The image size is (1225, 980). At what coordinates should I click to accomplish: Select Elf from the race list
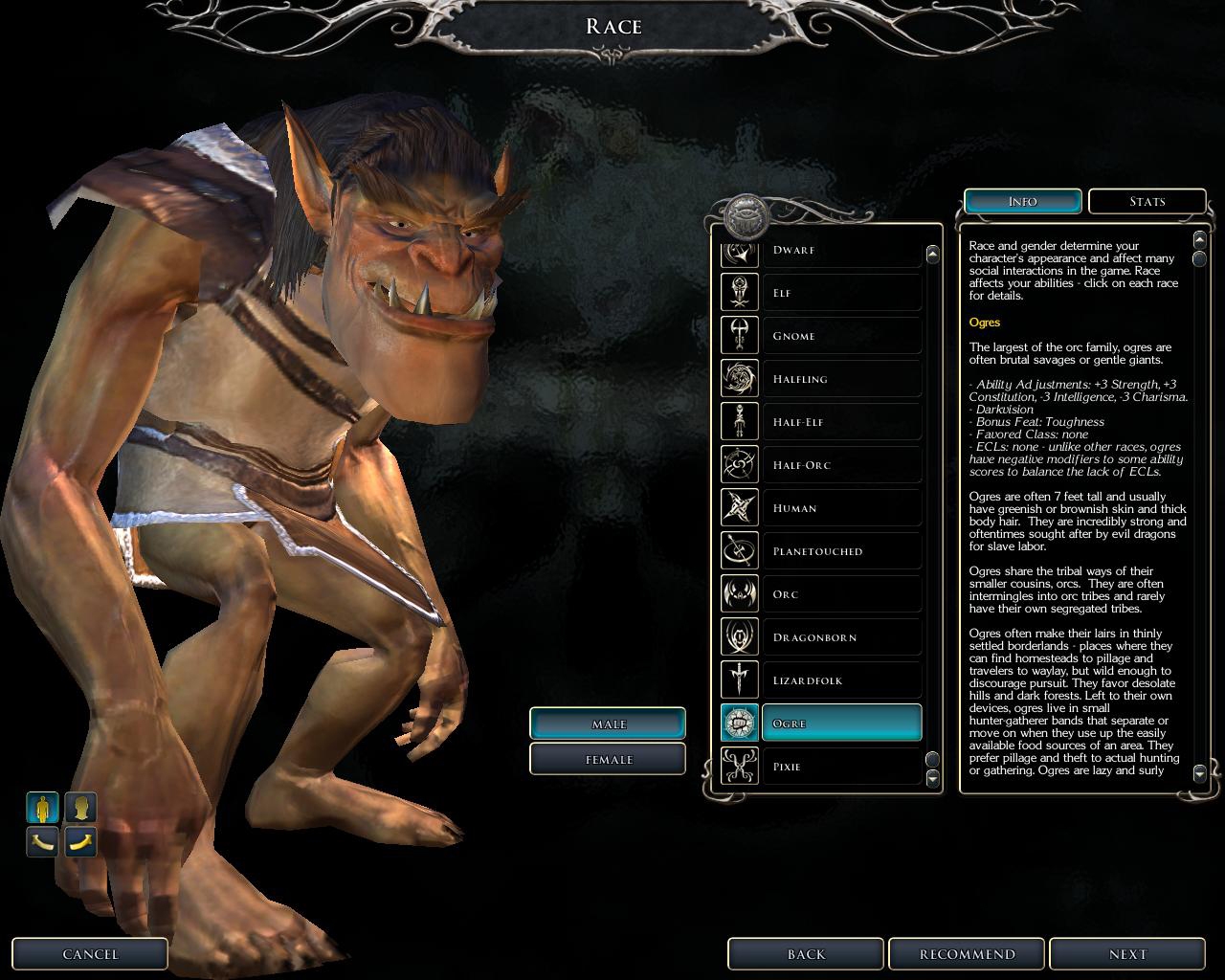pyautogui.click(x=840, y=293)
